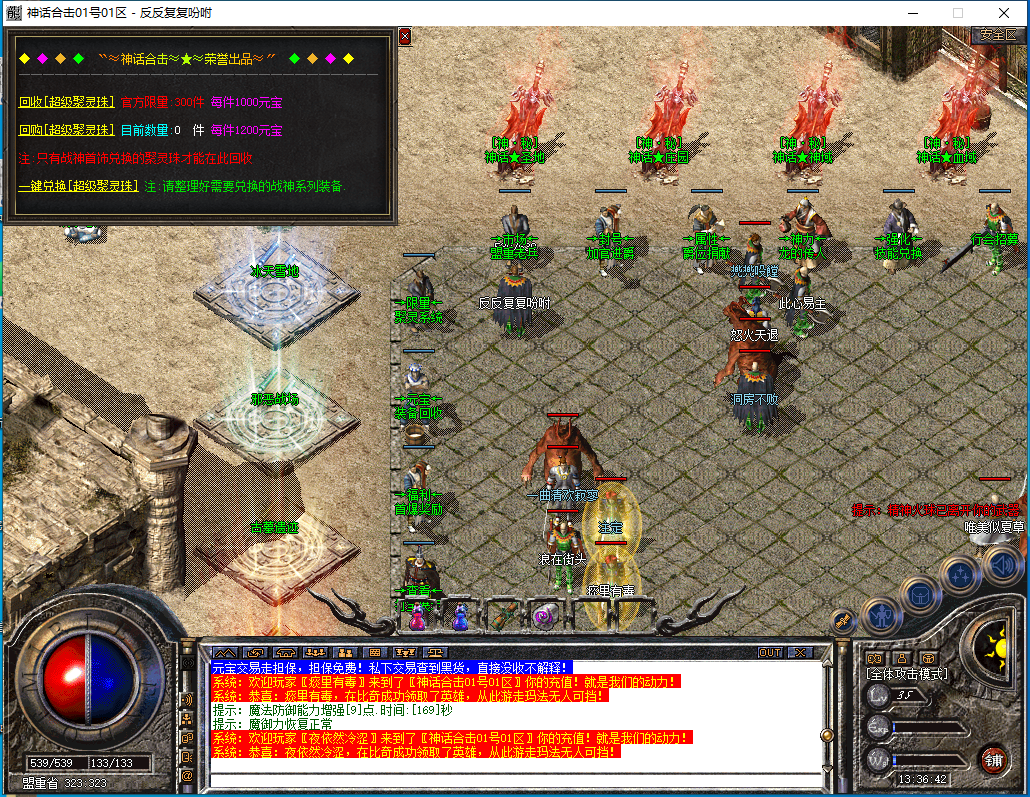
Task: Maximize the game window
Action: coord(958,12)
